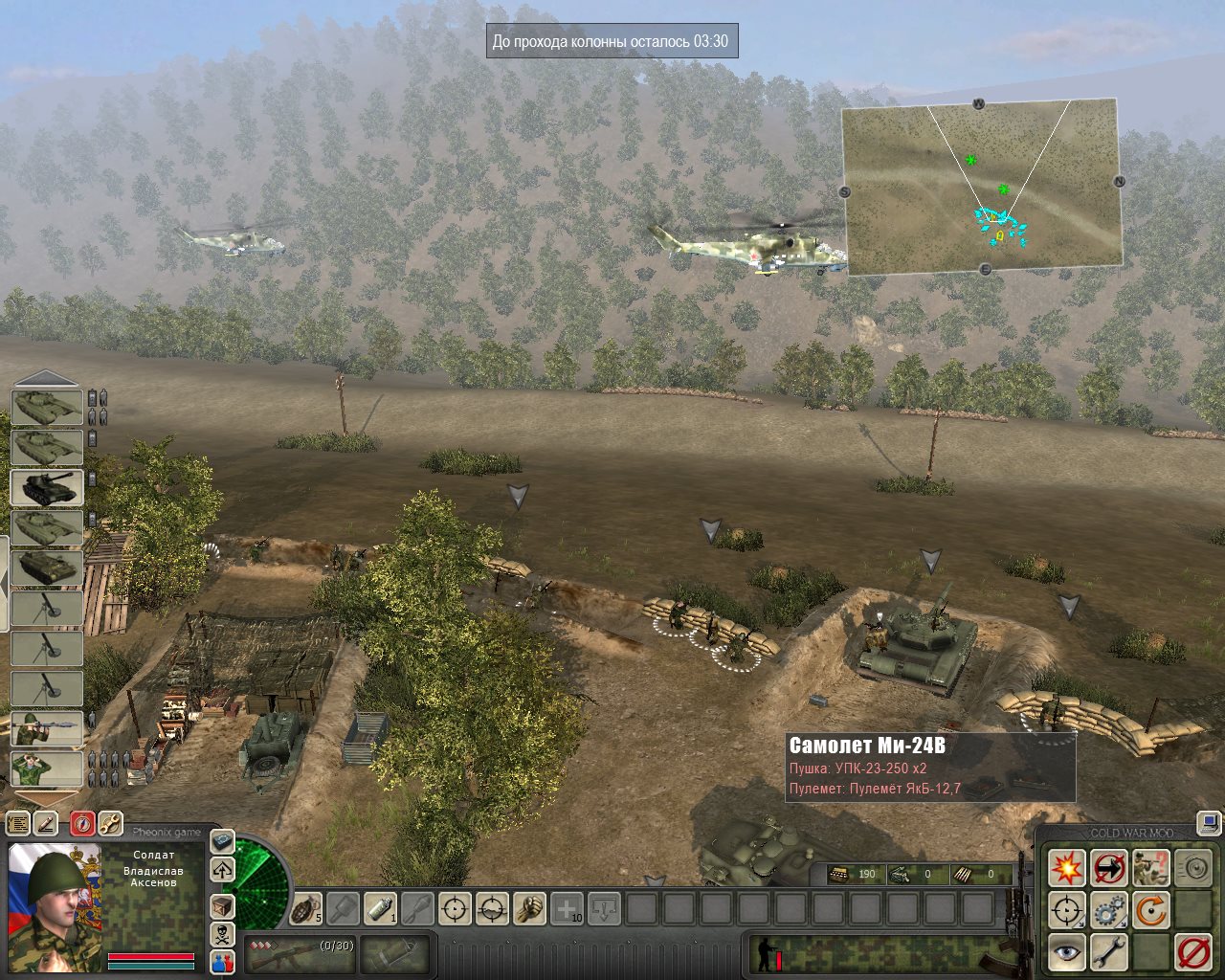Click the blue eye command icon
The image size is (1225, 980).
point(1066,952)
